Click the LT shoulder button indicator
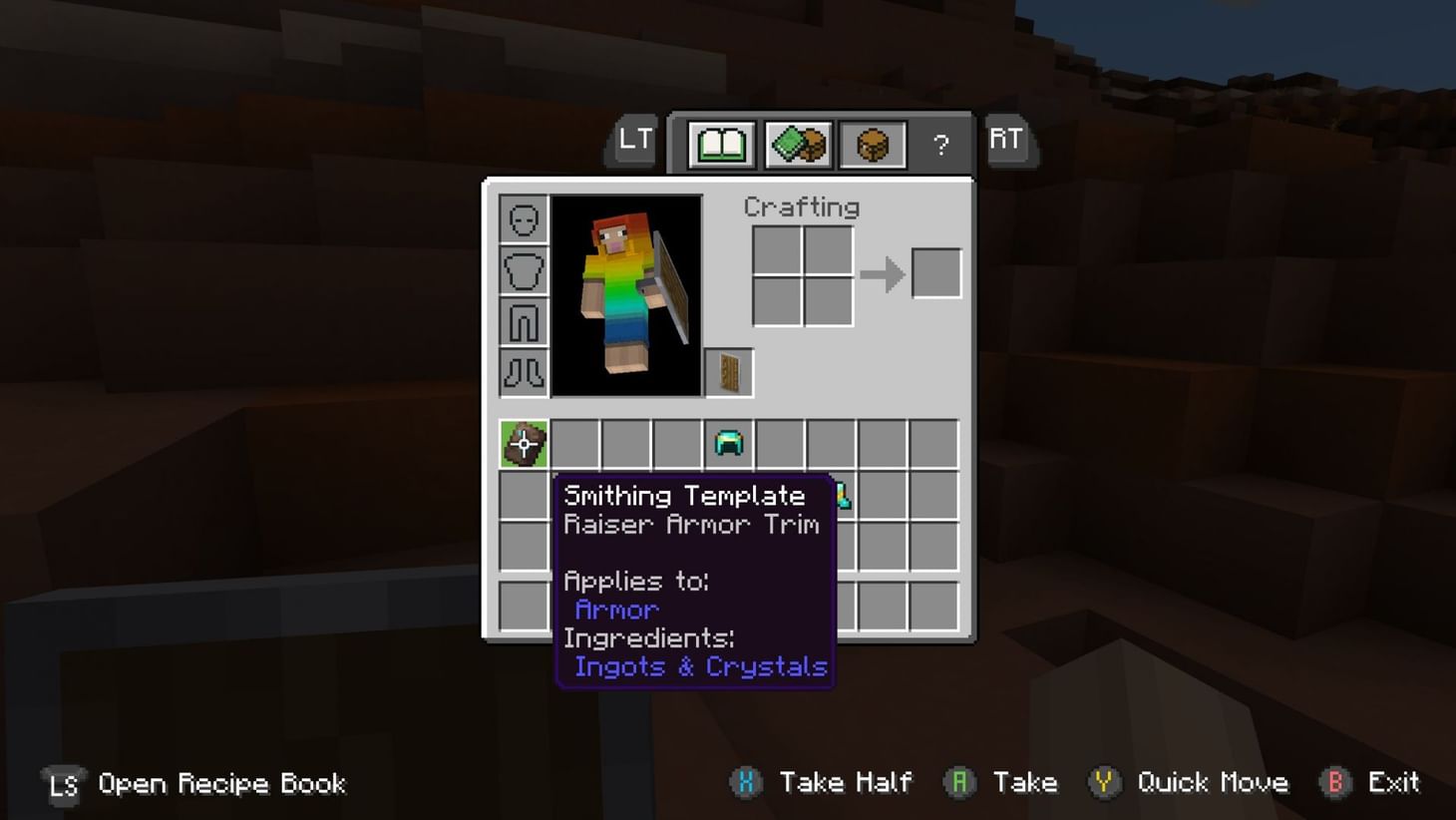Image resolution: width=1456 pixels, height=820 pixels. 634,141
